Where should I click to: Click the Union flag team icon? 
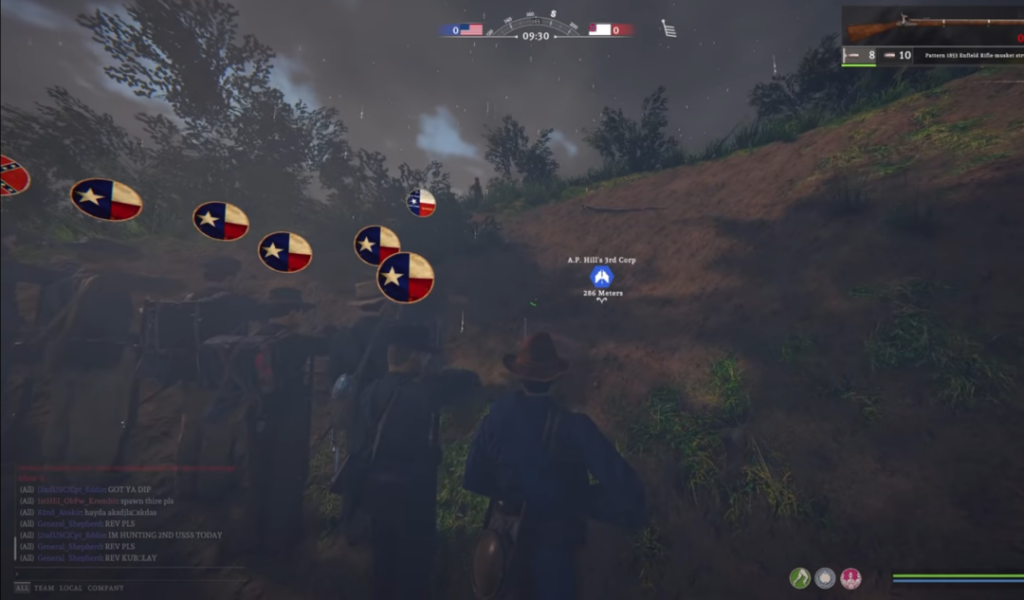click(471, 30)
